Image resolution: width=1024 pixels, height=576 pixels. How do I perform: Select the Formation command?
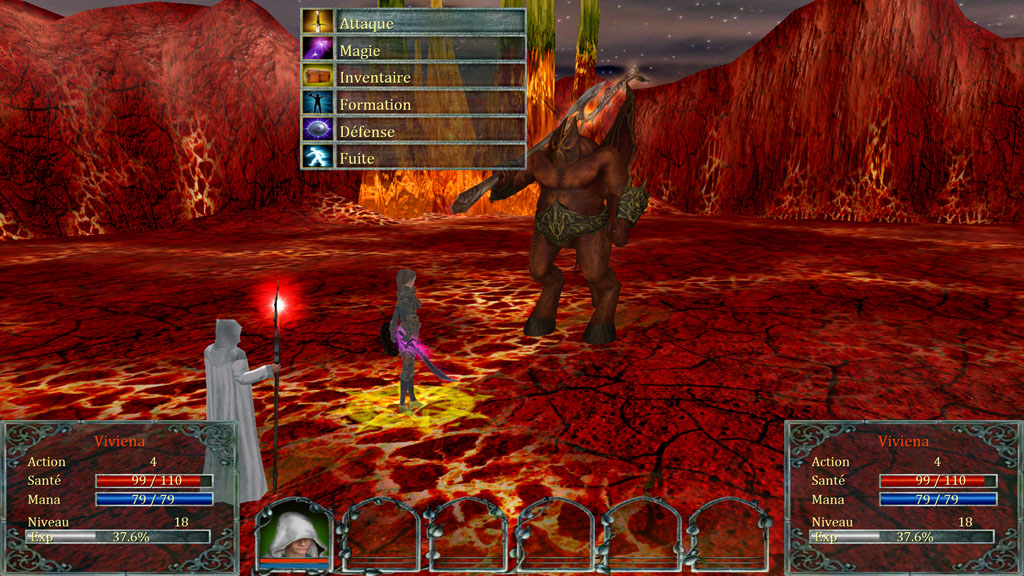pyautogui.click(x=413, y=103)
